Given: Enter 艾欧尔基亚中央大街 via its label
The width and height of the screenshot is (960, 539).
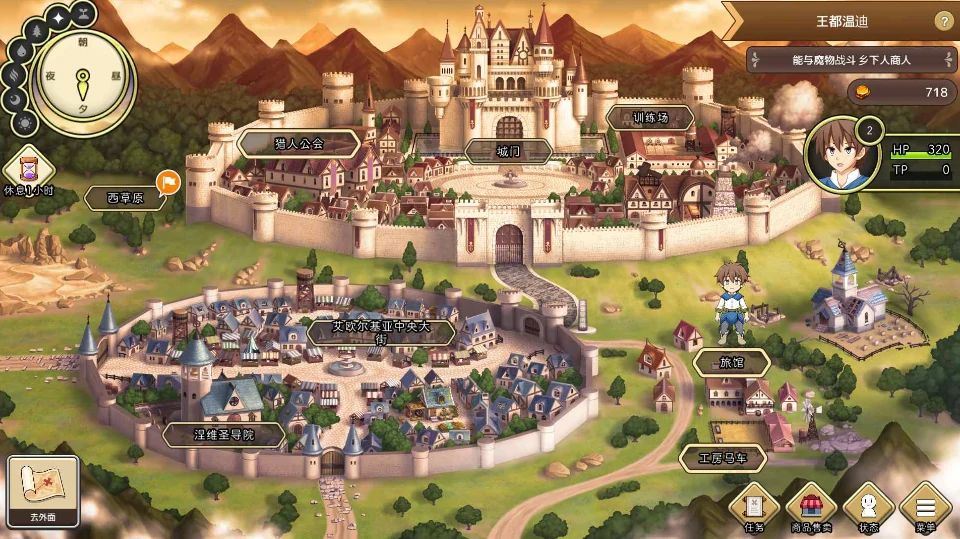Looking at the screenshot, I should tap(380, 332).
